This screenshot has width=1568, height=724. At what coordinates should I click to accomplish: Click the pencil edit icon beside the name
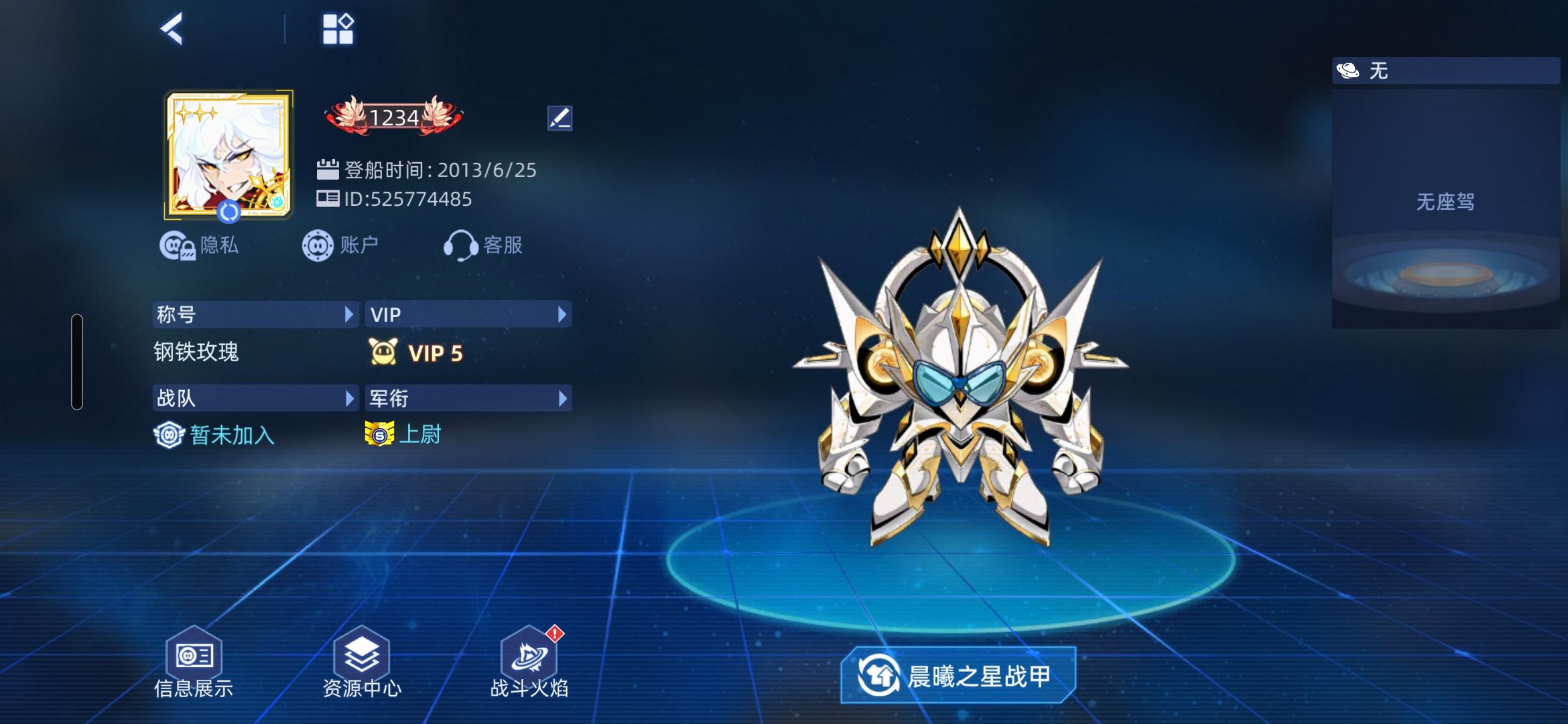coord(560,117)
